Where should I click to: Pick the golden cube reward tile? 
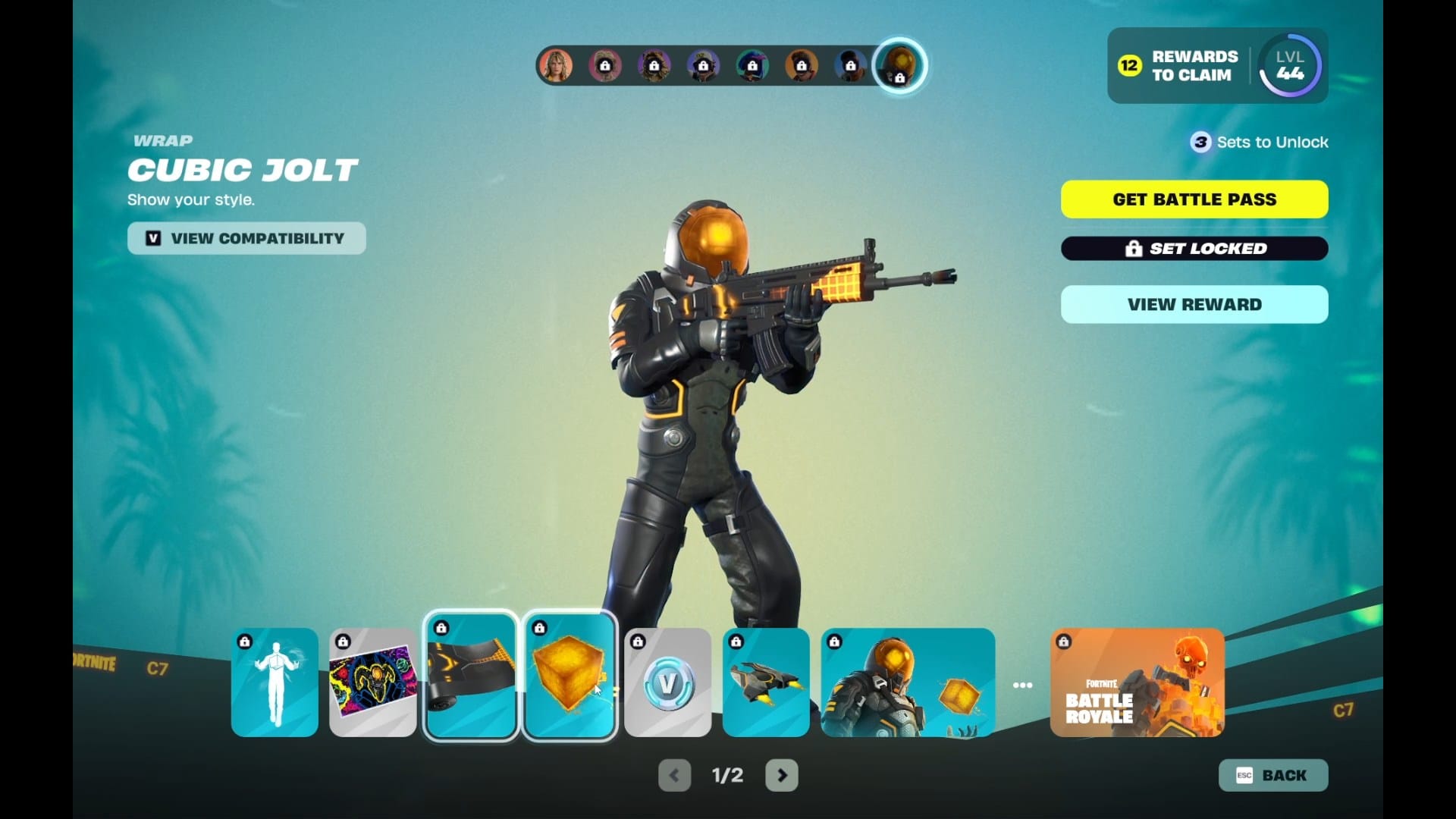click(570, 675)
